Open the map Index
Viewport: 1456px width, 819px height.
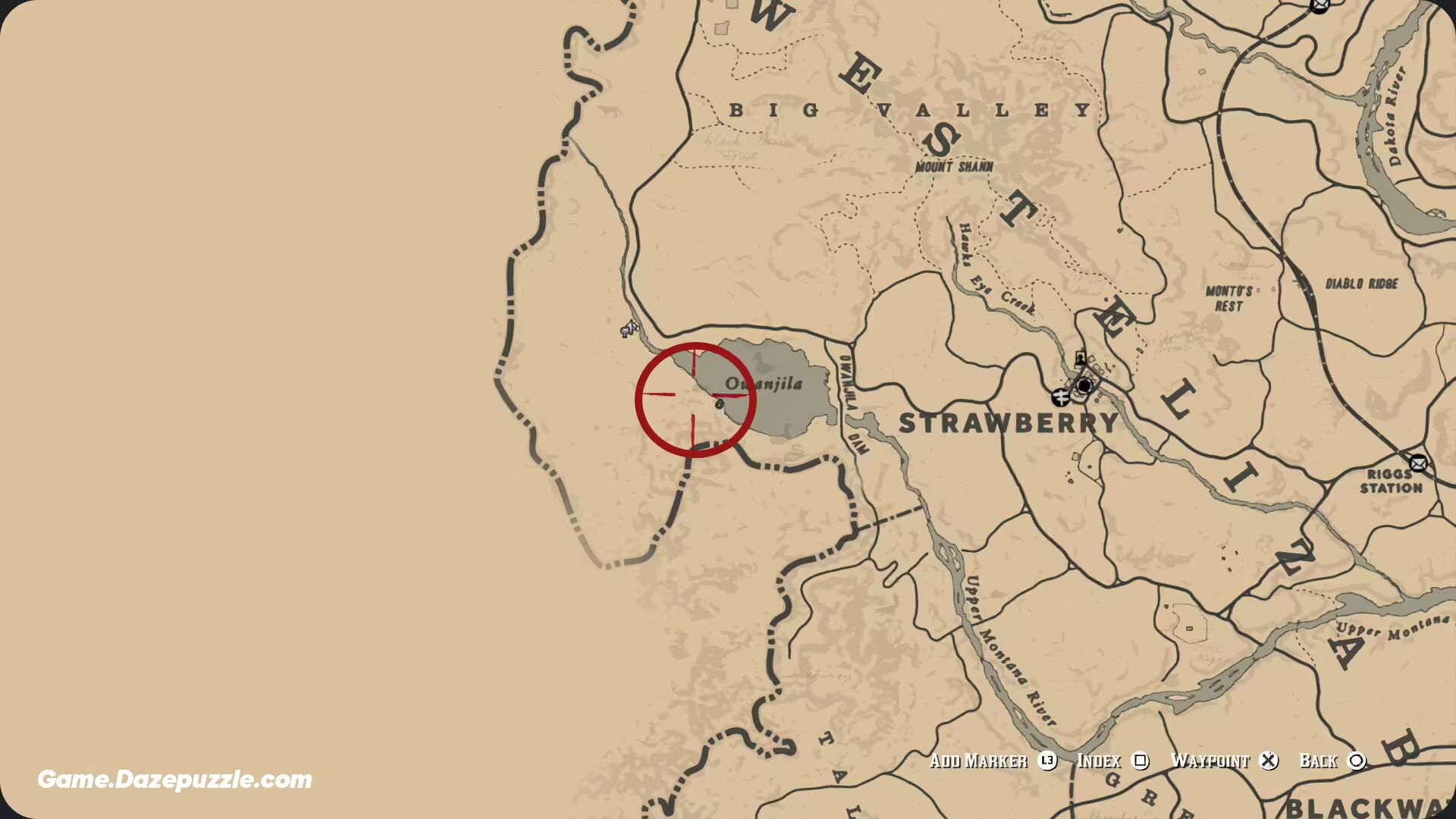coord(1101,761)
